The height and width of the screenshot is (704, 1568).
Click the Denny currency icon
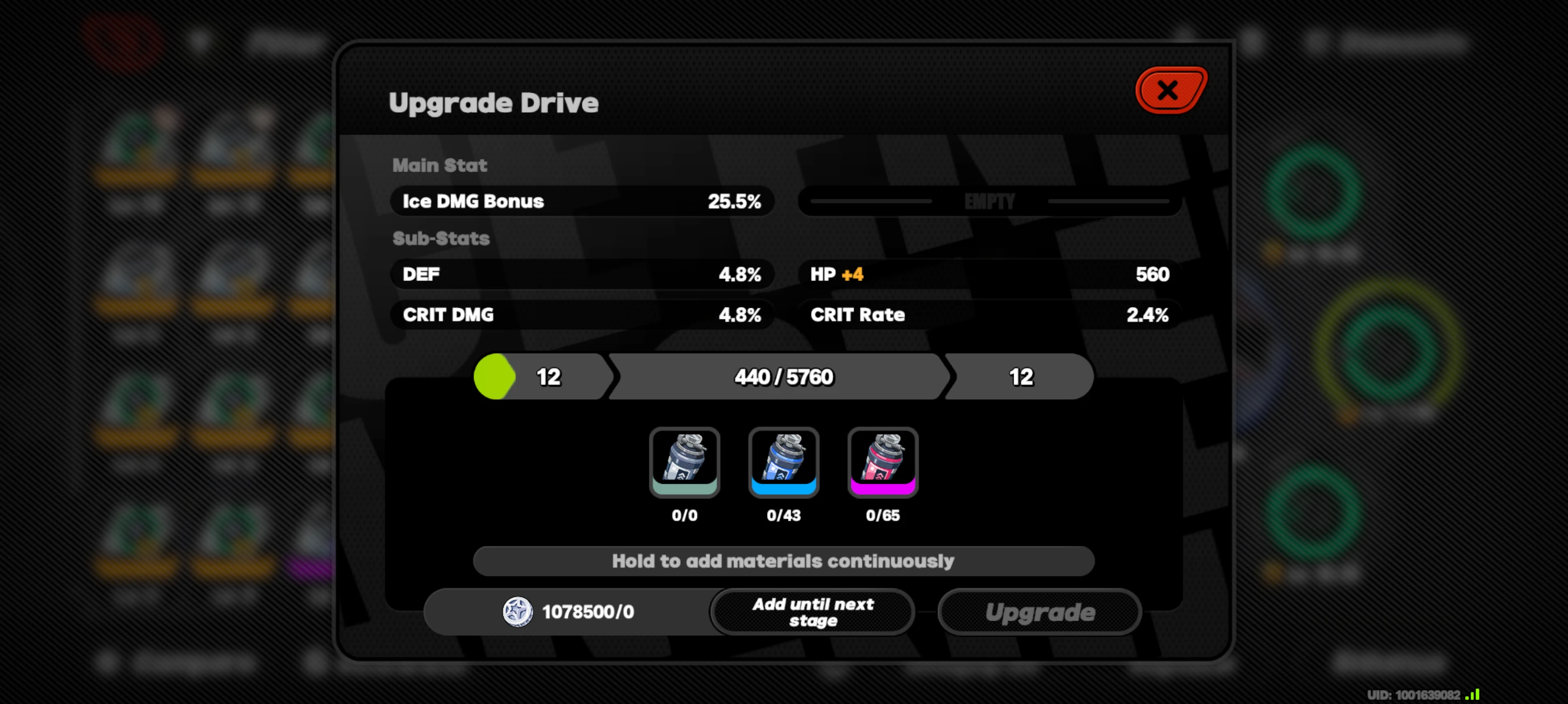[x=516, y=611]
